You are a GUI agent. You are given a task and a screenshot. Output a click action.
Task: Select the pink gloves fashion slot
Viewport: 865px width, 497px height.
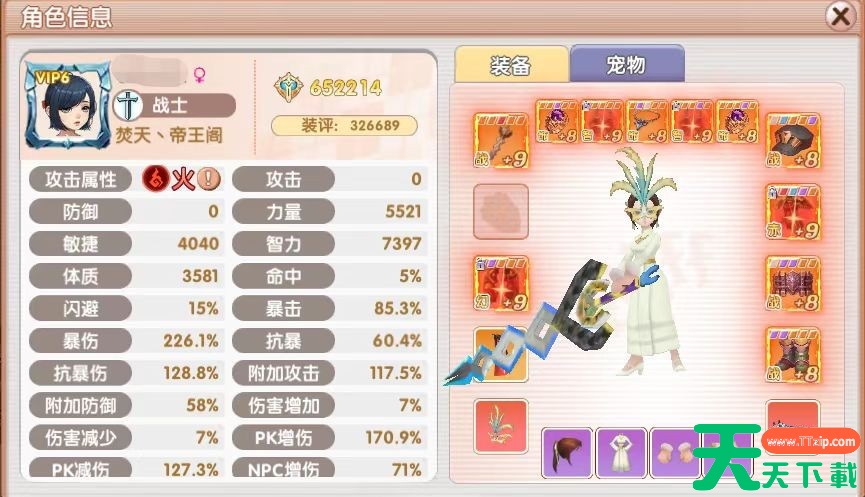tap(675, 453)
